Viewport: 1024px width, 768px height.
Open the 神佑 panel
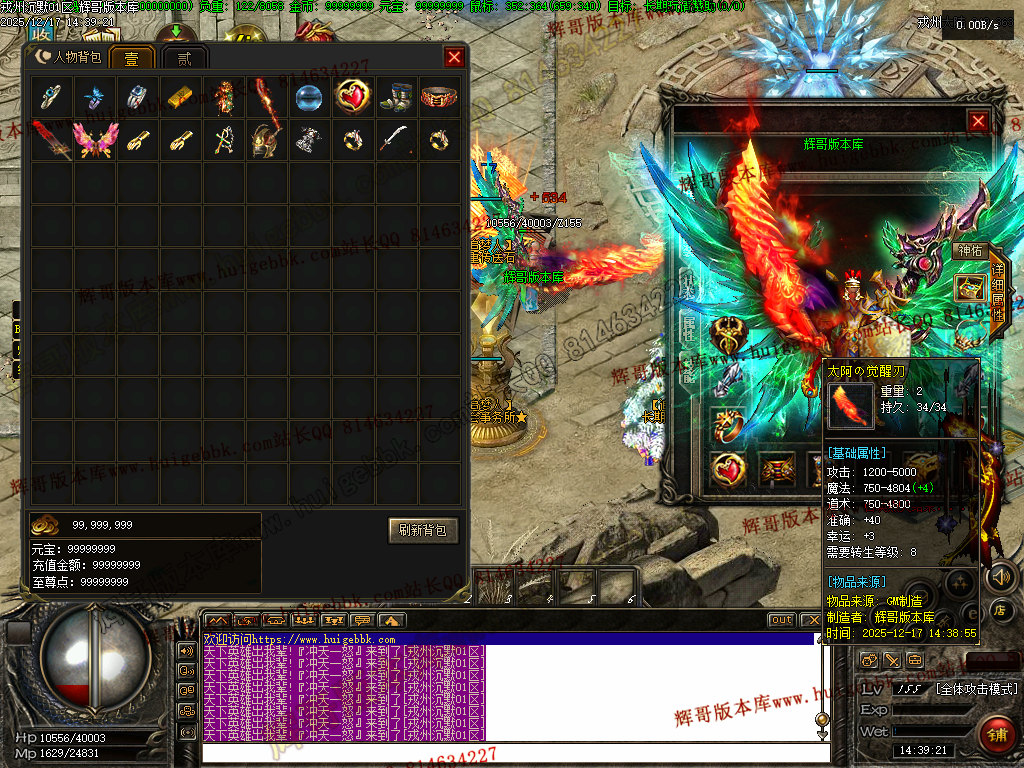tap(969, 251)
